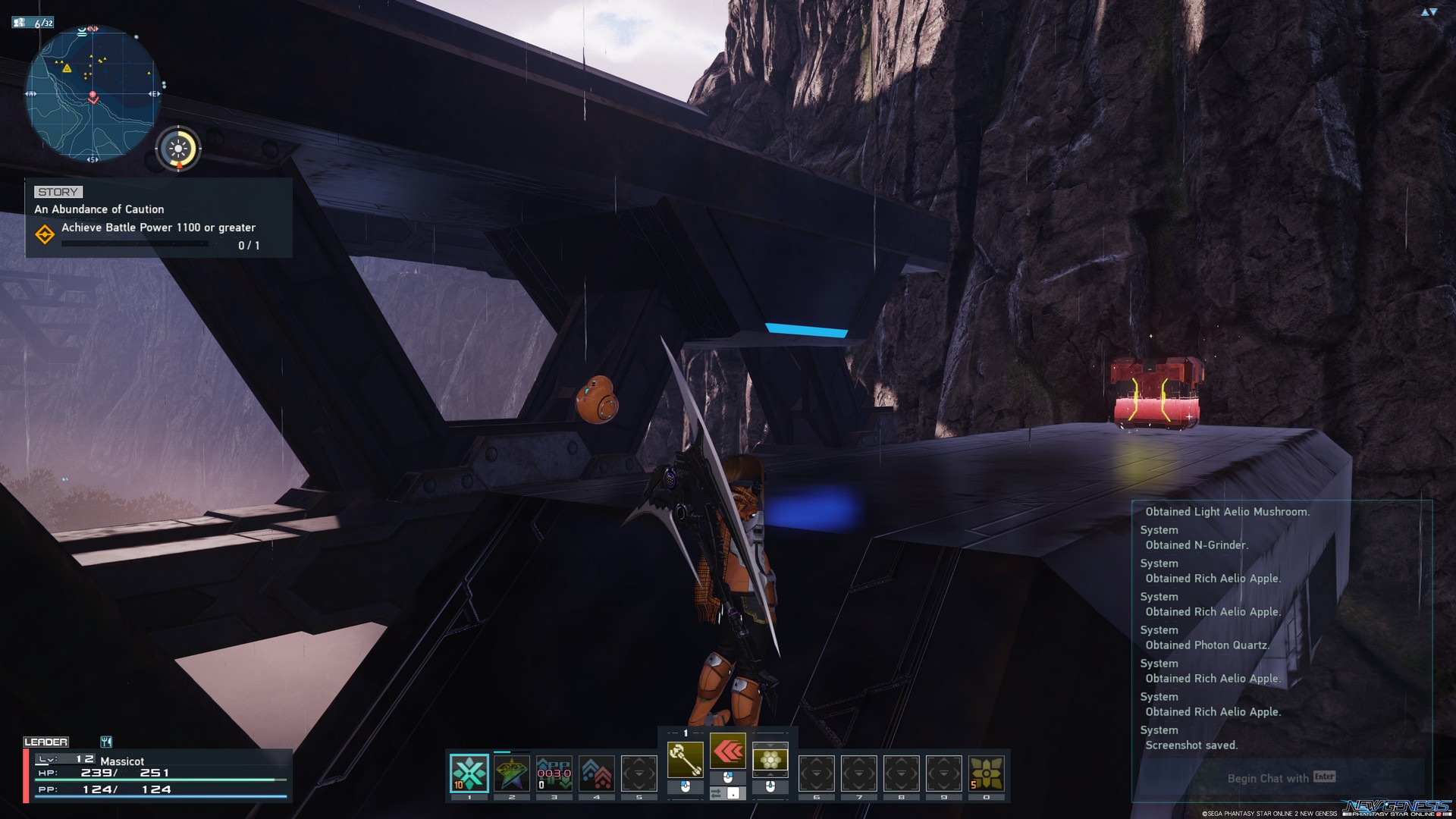Click the quest progress bar under the objective
1456x819 pixels.
(134, 243)
